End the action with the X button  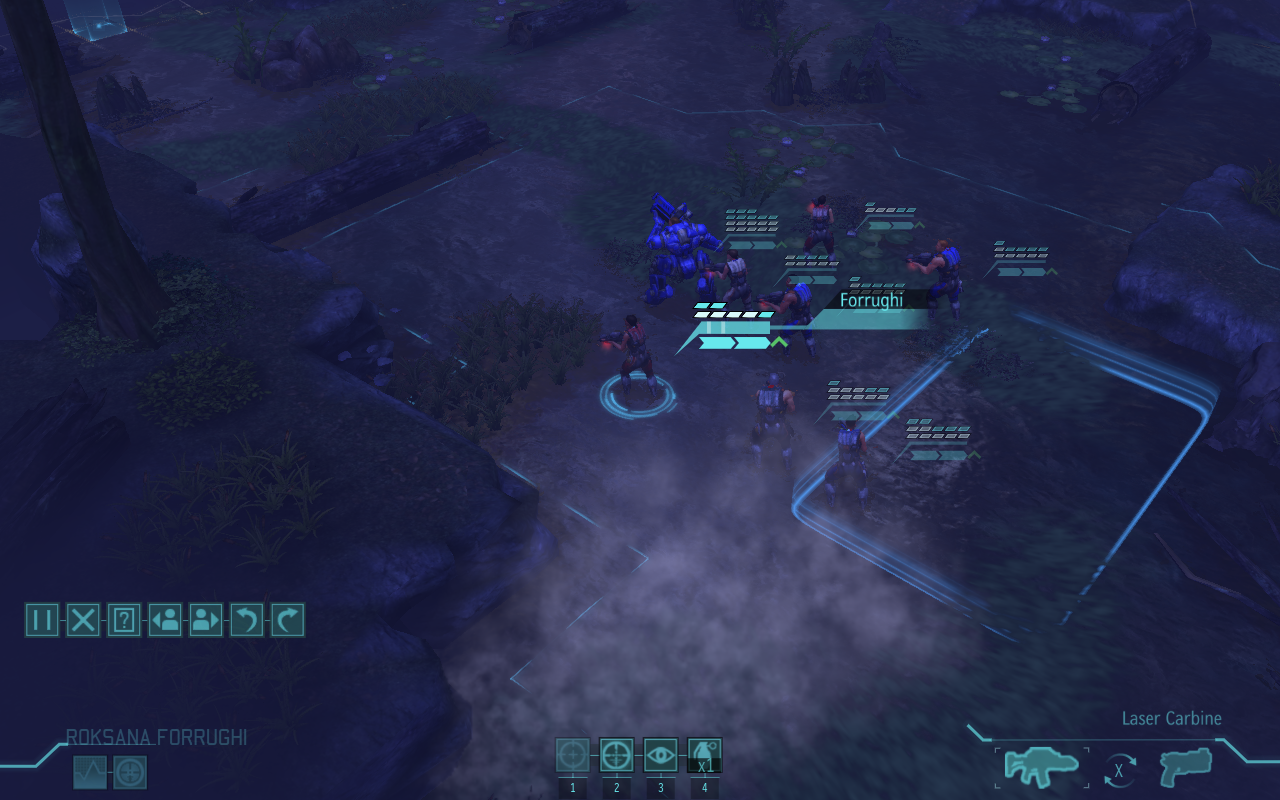coord(82,620)
